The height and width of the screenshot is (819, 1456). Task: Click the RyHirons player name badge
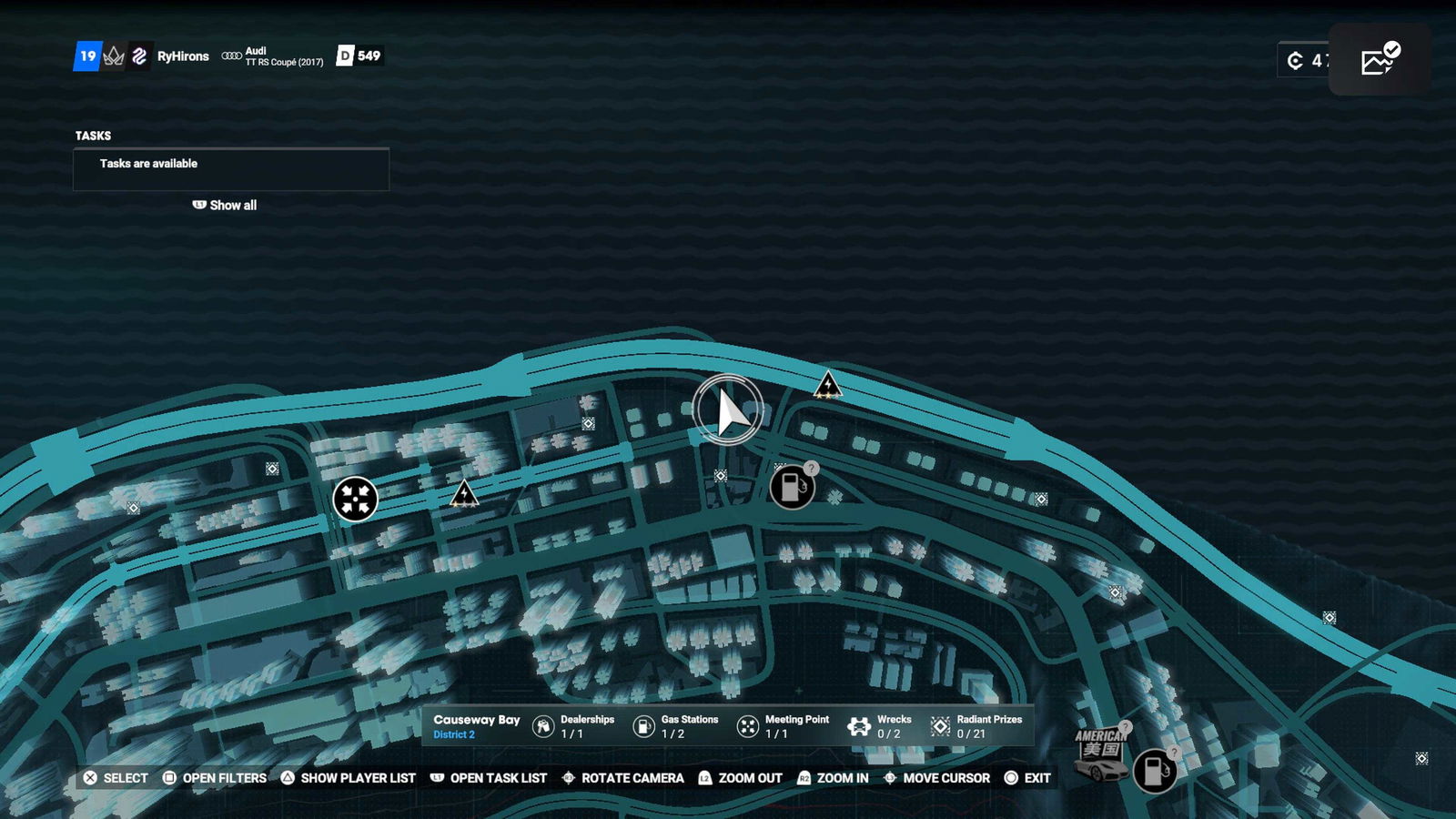coord(183,56)
